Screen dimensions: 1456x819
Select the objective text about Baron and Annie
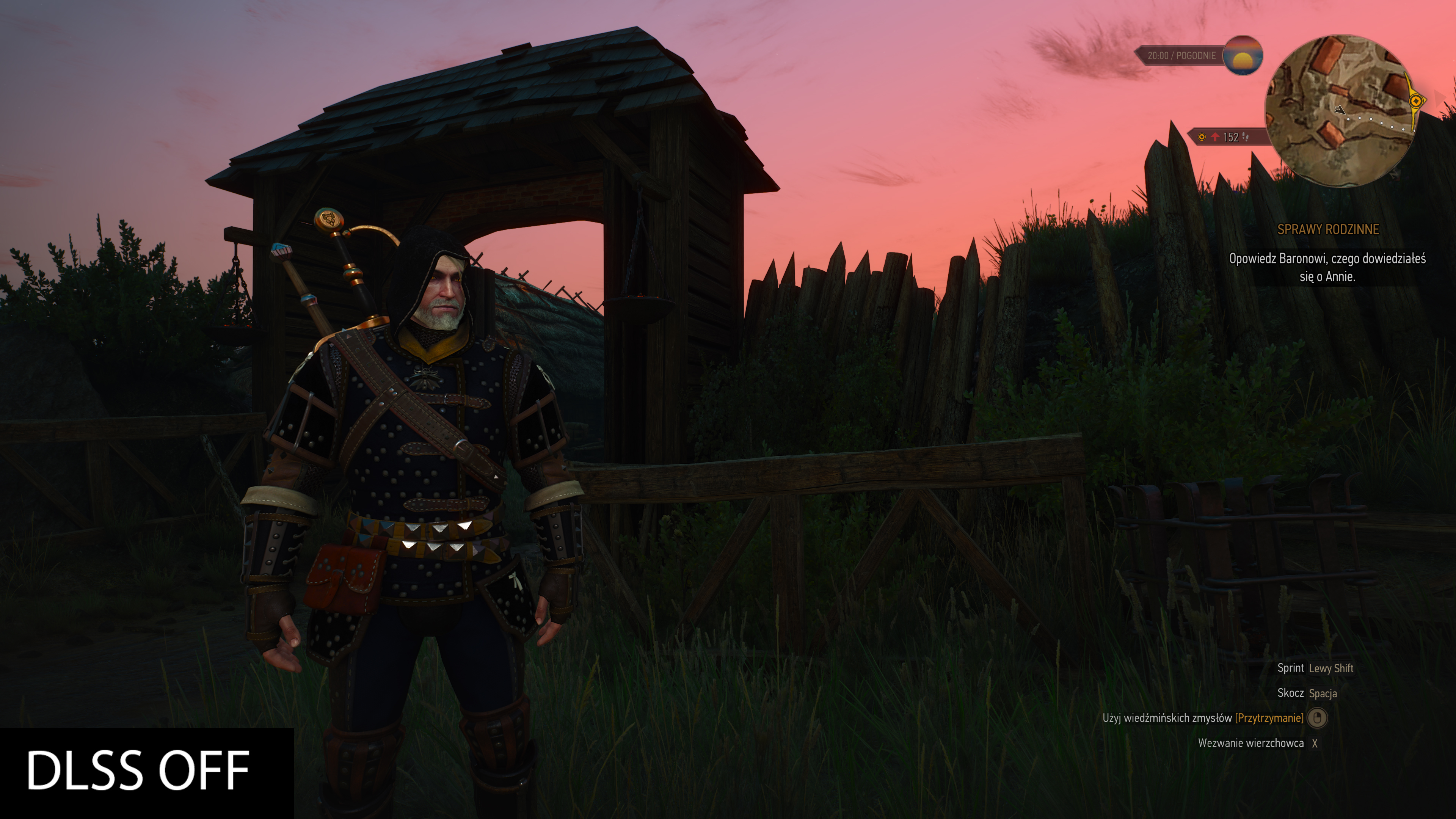click(1327, 267)
